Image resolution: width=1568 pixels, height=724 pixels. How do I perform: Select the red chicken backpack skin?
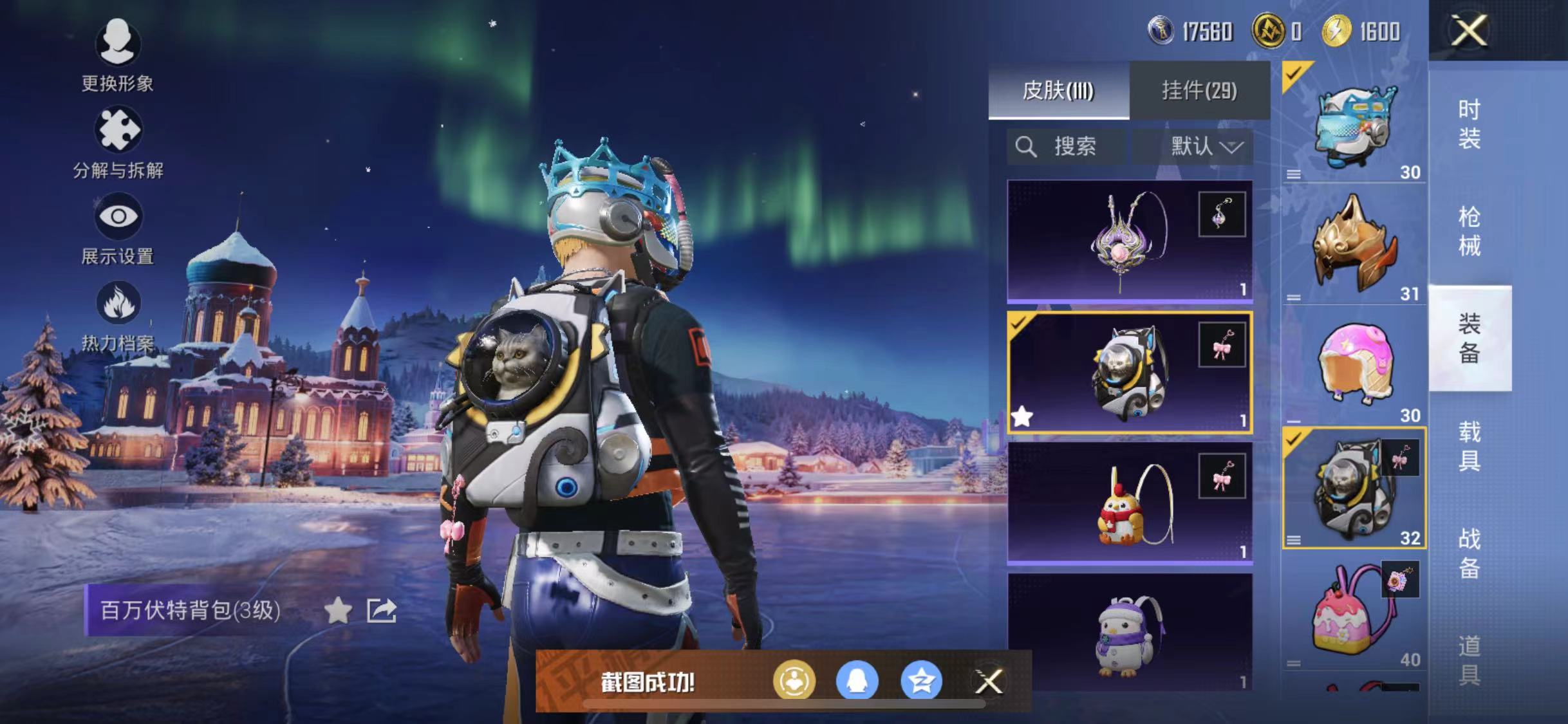(1130, 503)
